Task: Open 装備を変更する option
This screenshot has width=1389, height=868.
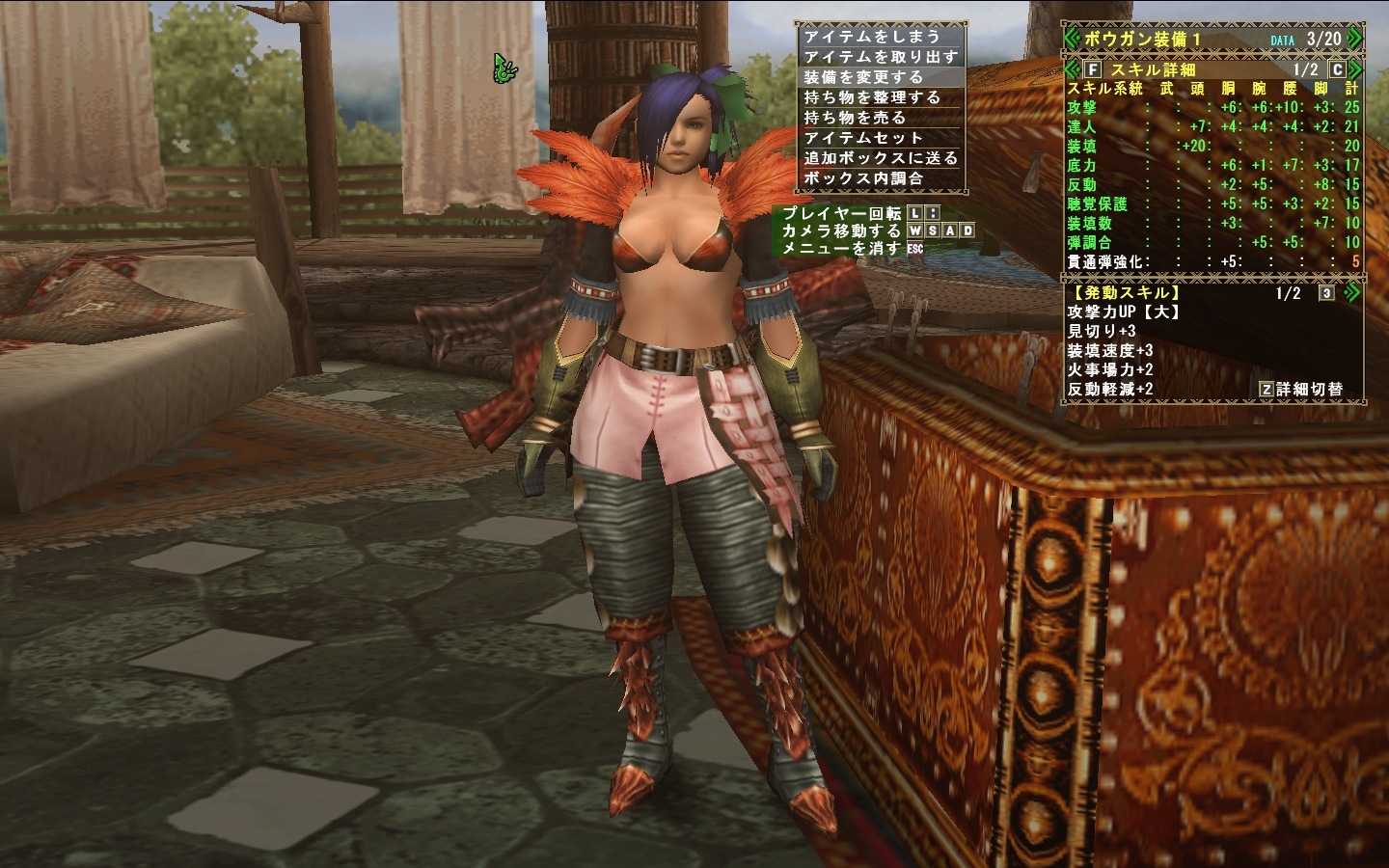Action: 863,77
